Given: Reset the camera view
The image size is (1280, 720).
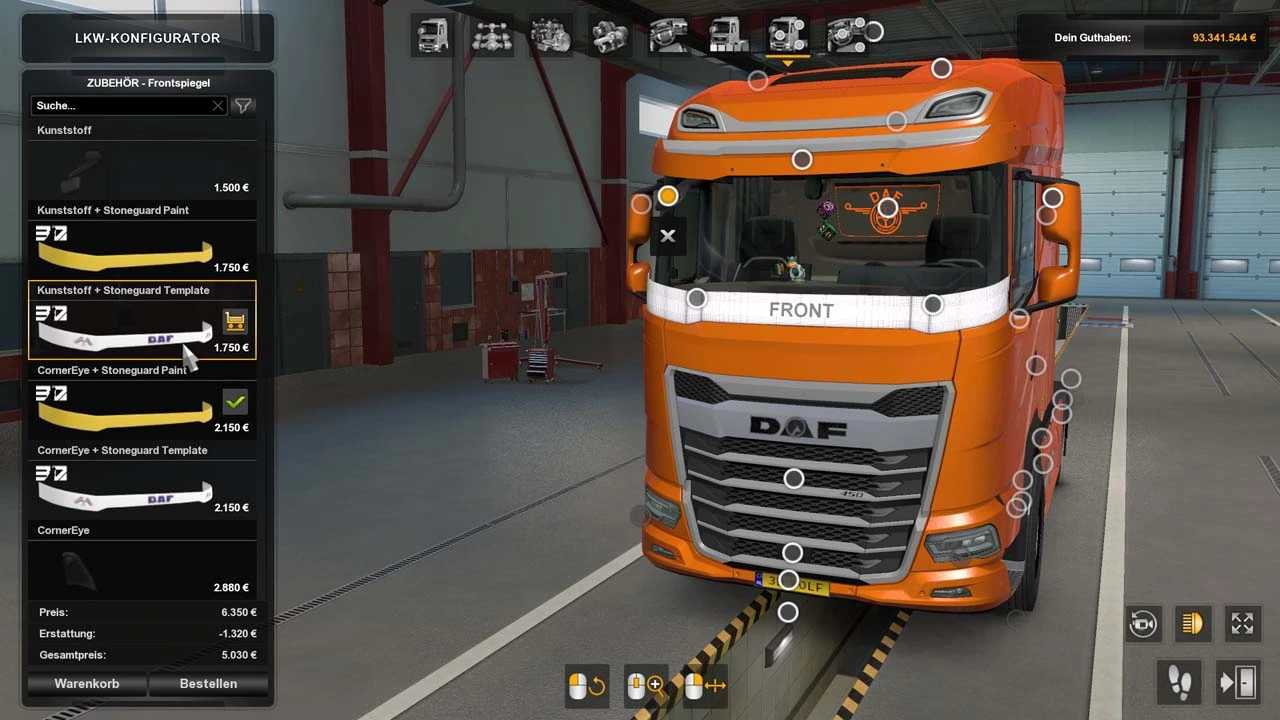Looking at the screenshot, I should pyautogui.click(x=1143, y=624).
